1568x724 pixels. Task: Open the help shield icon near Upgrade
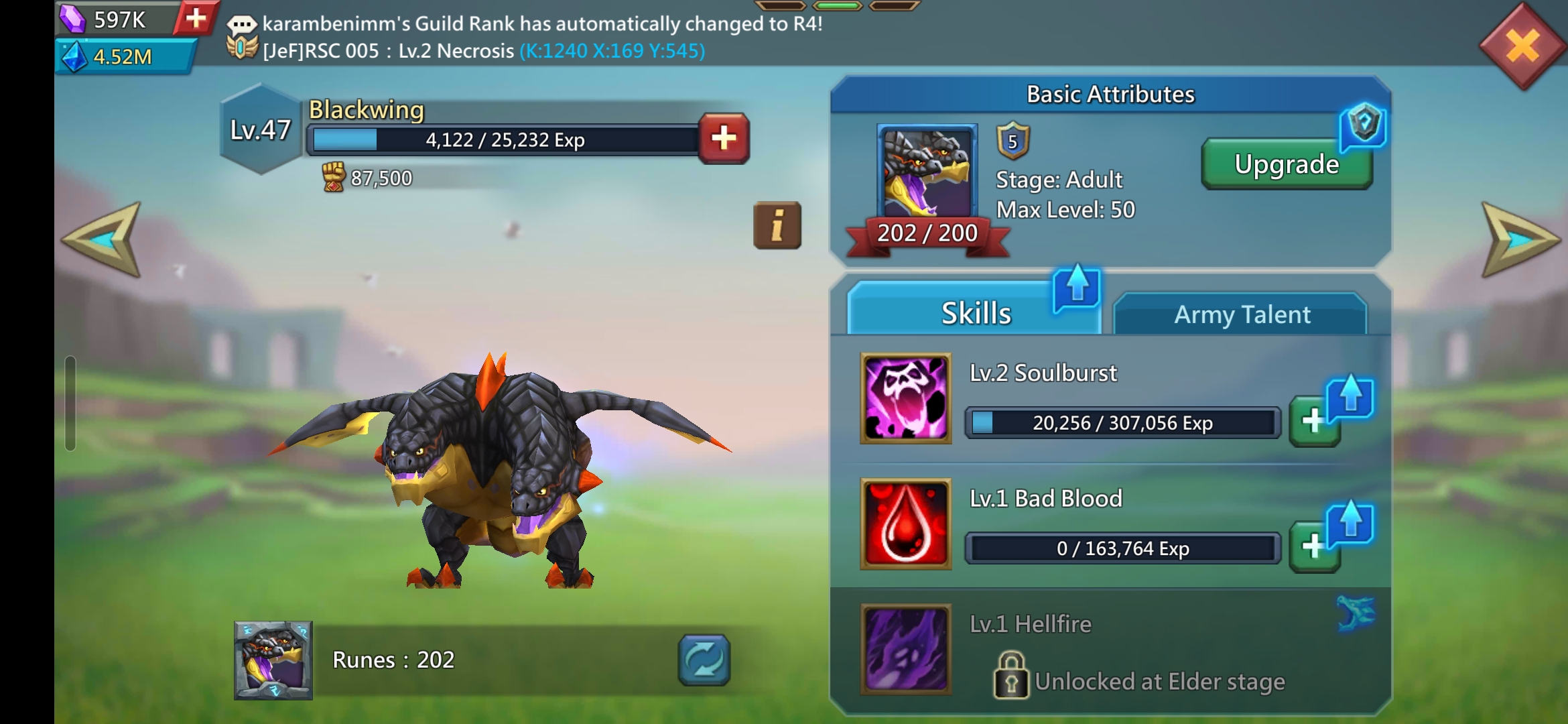click(1364, 125)
